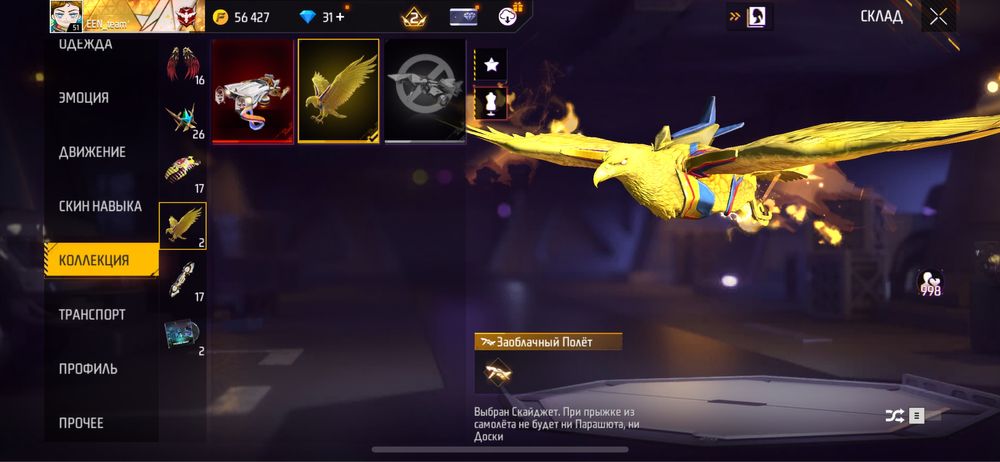This screenshot has width=1000, height=462.
Task: Click the mannequin preview icon
Action: [x=491, y=102]
